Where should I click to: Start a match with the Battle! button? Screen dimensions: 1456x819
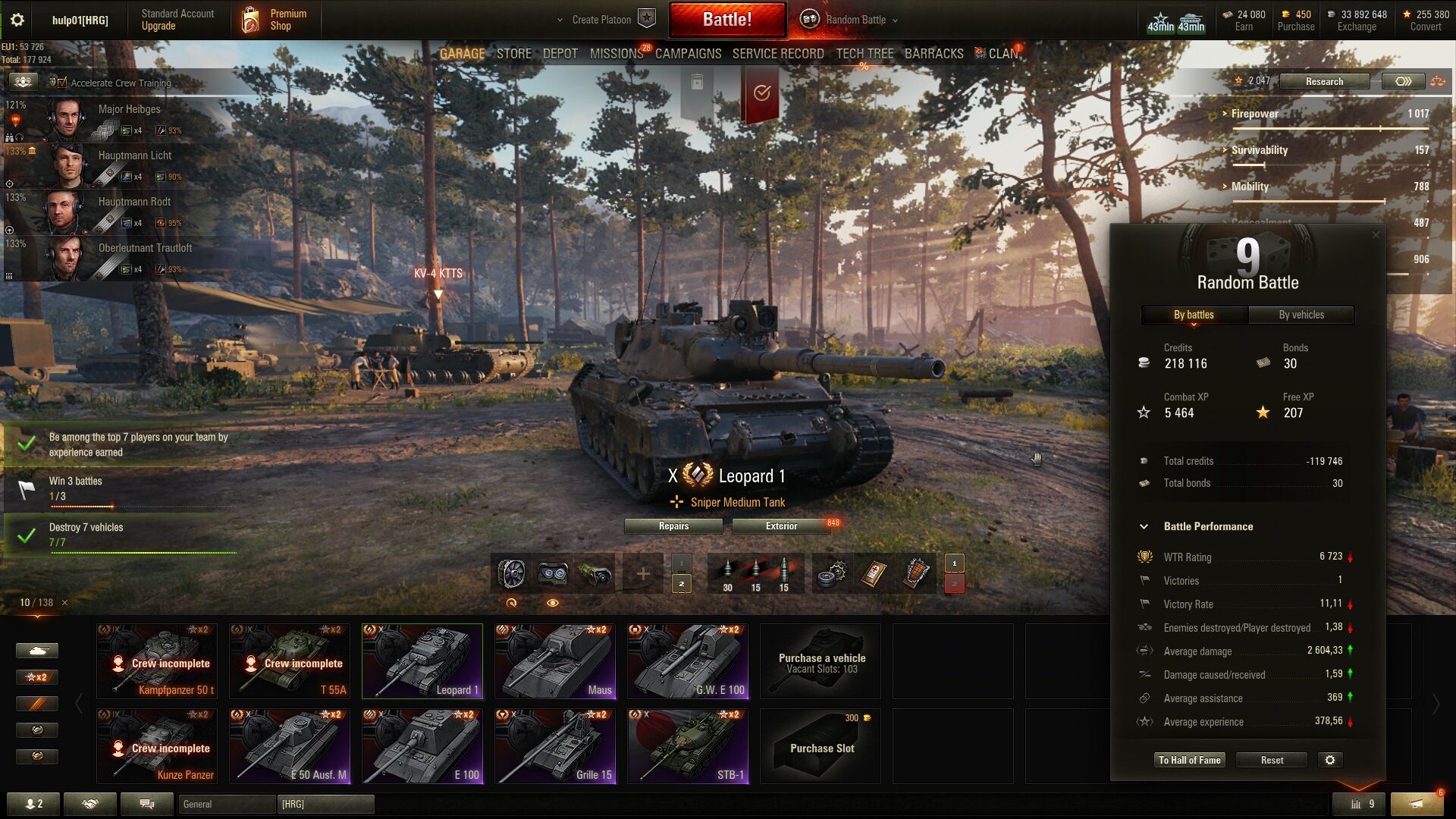tap(726, 20)
